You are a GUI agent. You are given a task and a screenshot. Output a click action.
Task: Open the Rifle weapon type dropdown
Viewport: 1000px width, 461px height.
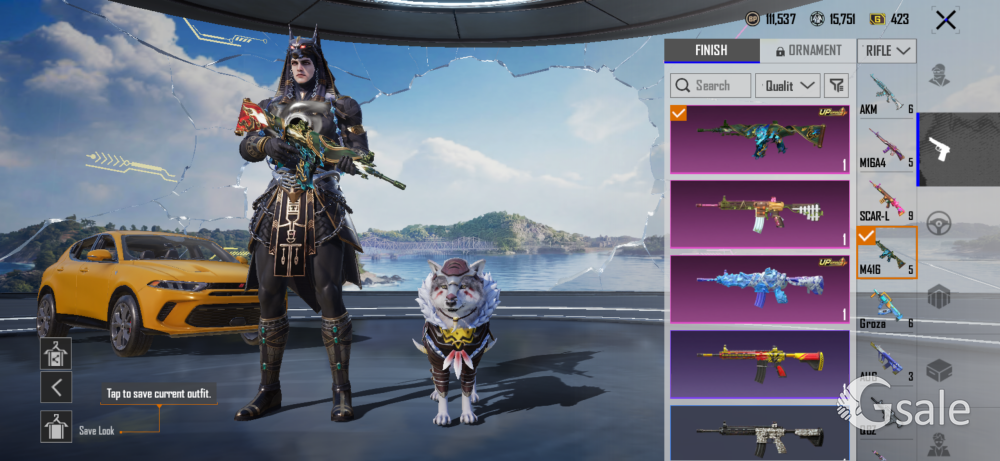point(887,50)
